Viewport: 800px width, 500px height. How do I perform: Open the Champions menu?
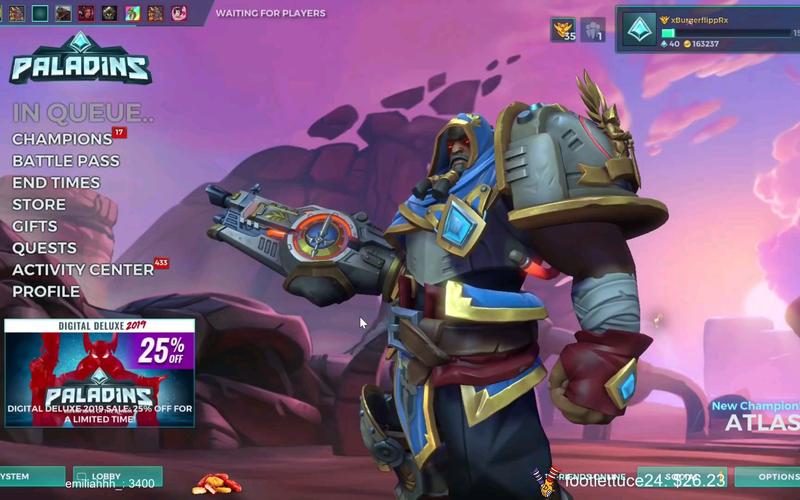pyautogui.click(x=62, y=139)
